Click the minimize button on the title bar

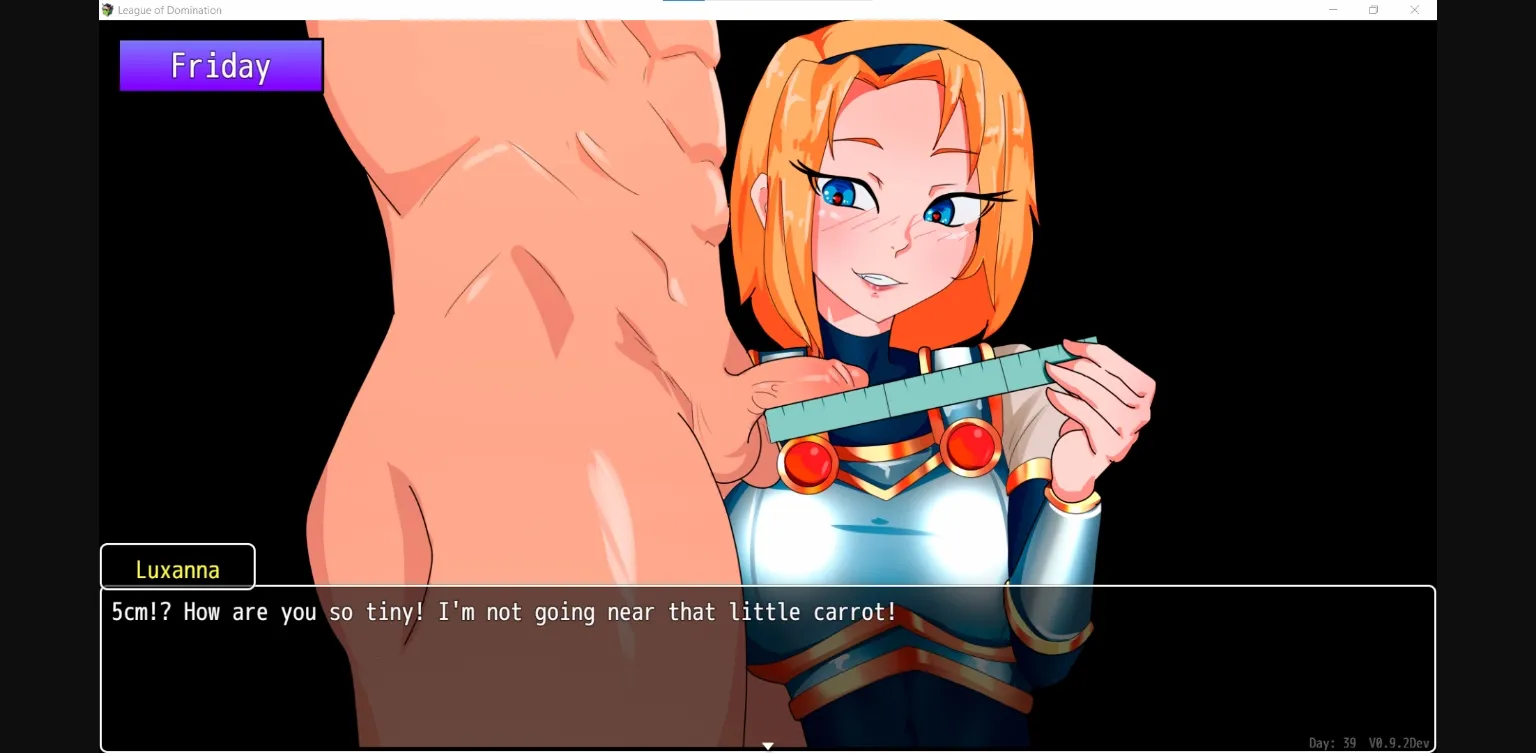tap(1333, 9)
